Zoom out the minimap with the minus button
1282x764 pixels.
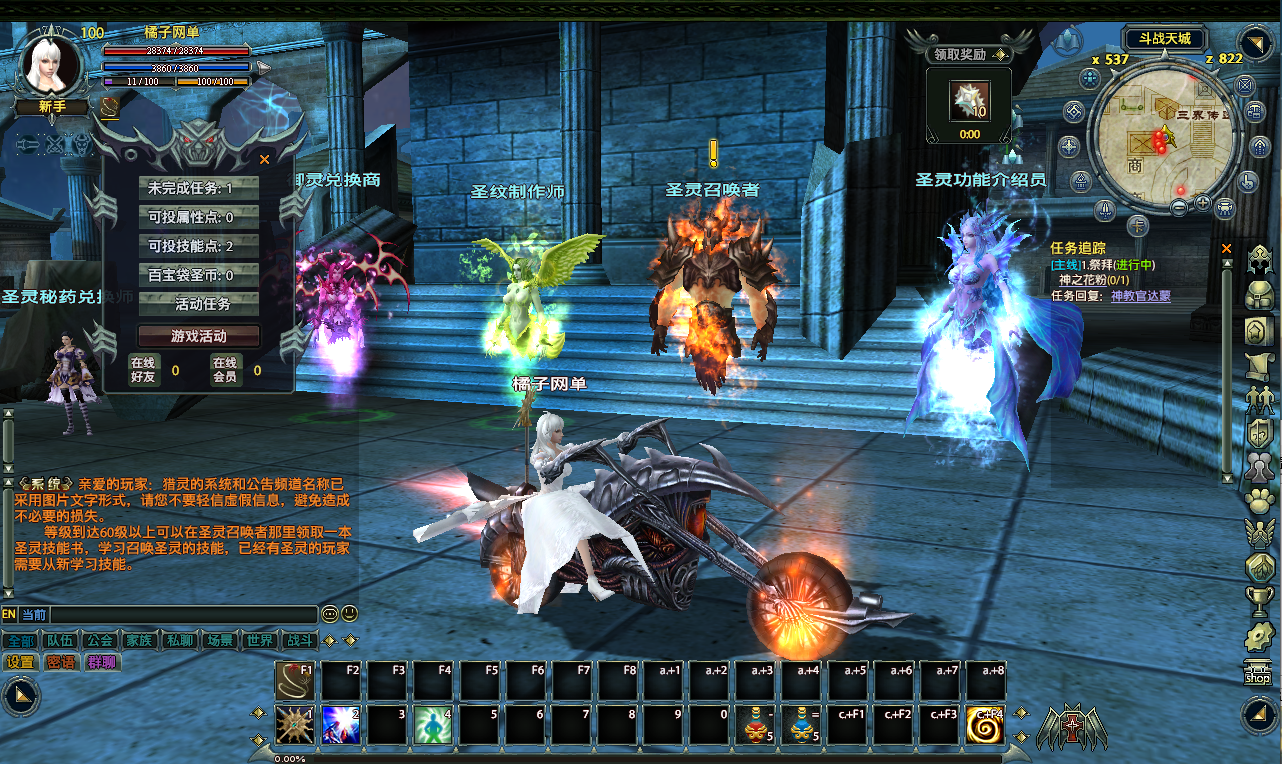tap(1180, 207)
